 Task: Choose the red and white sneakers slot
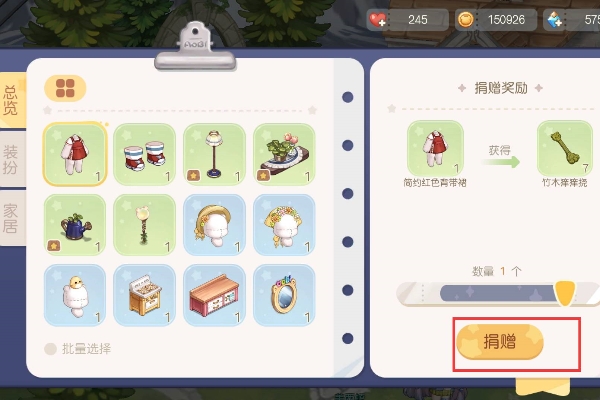point(144,154)
